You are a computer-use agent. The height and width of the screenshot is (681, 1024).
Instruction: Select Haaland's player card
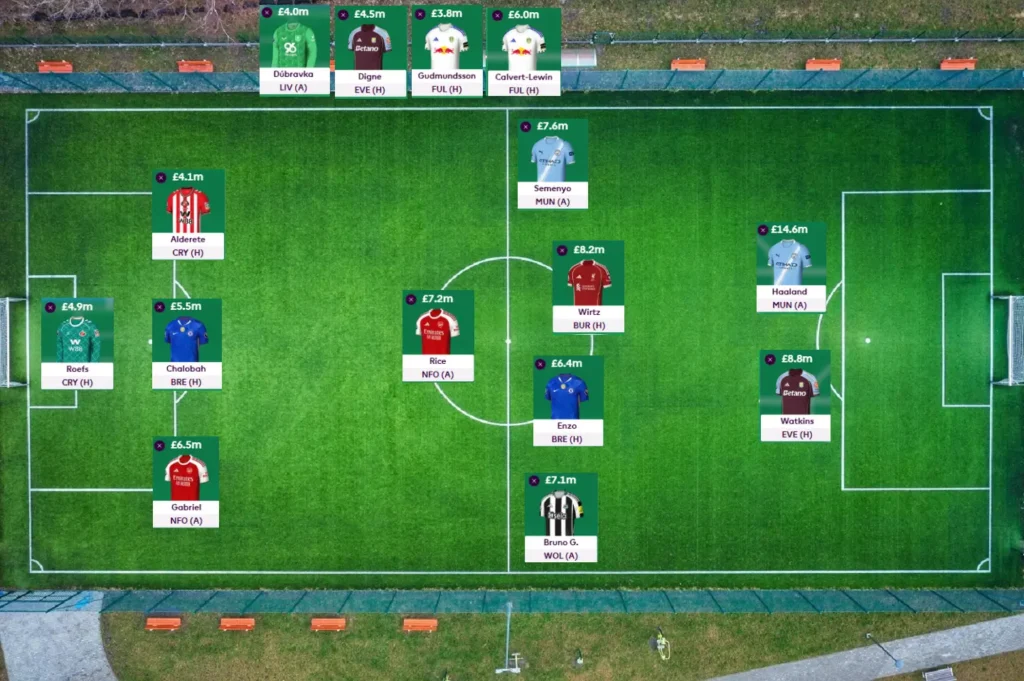coord(790,263)
